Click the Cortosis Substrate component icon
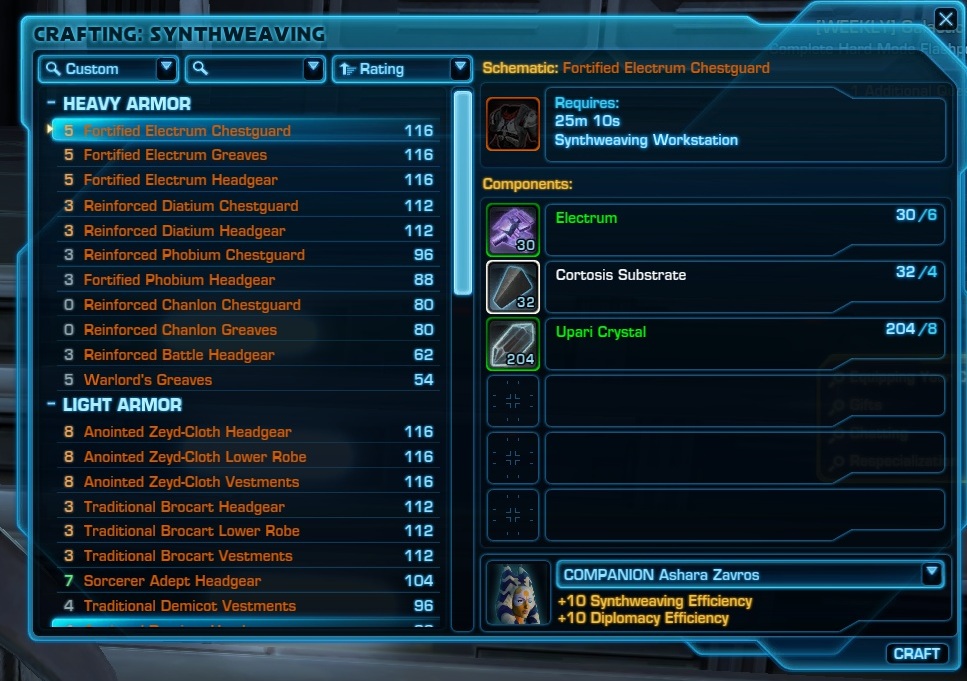Image resolution: width=967 pixels, height=681 pixels. click(513, 287)
